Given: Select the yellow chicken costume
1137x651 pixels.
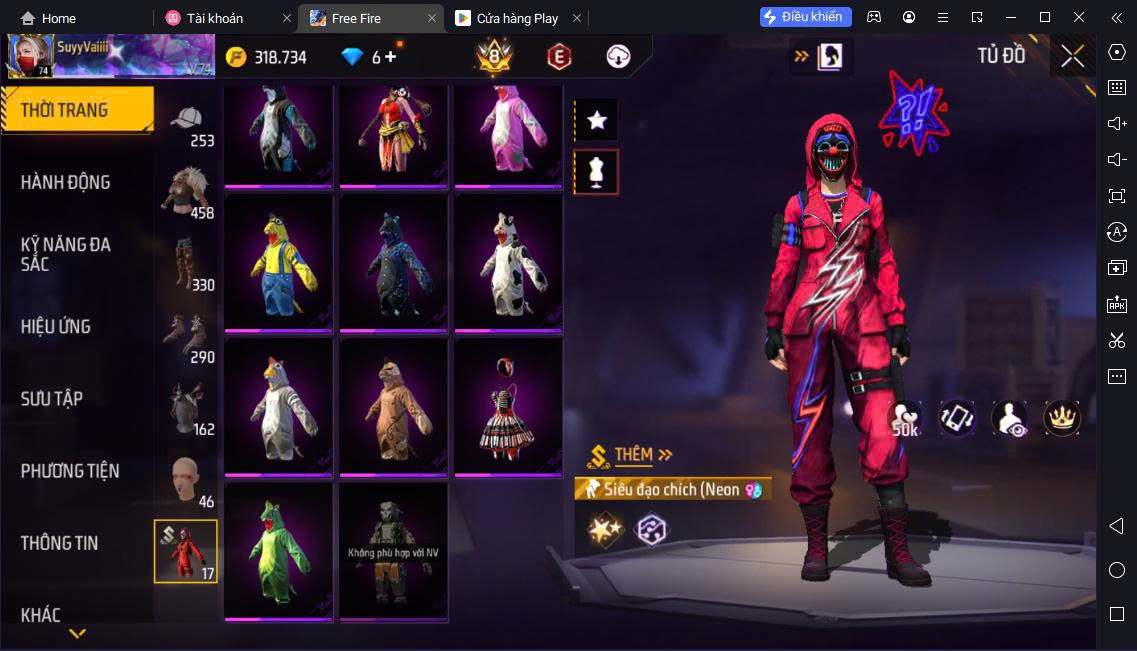Looking at the screenshot, I should [x=279, y=260].
